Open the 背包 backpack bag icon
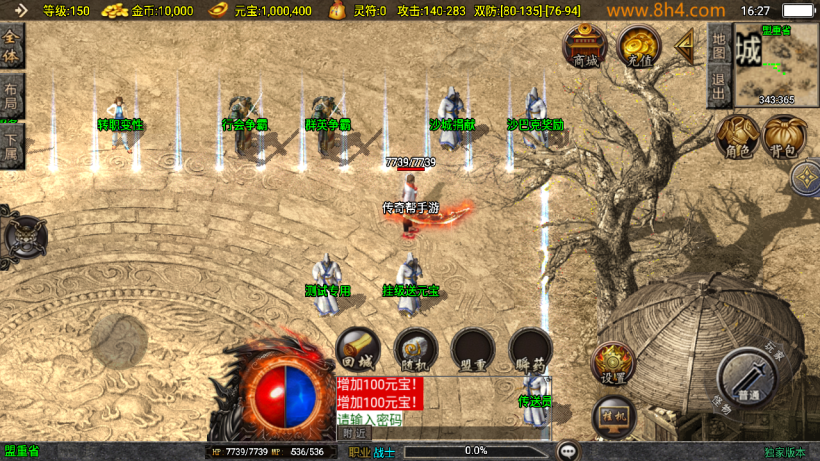Image resolution: width=820 pixels, height=461 pixels. (x=785, y=137)
